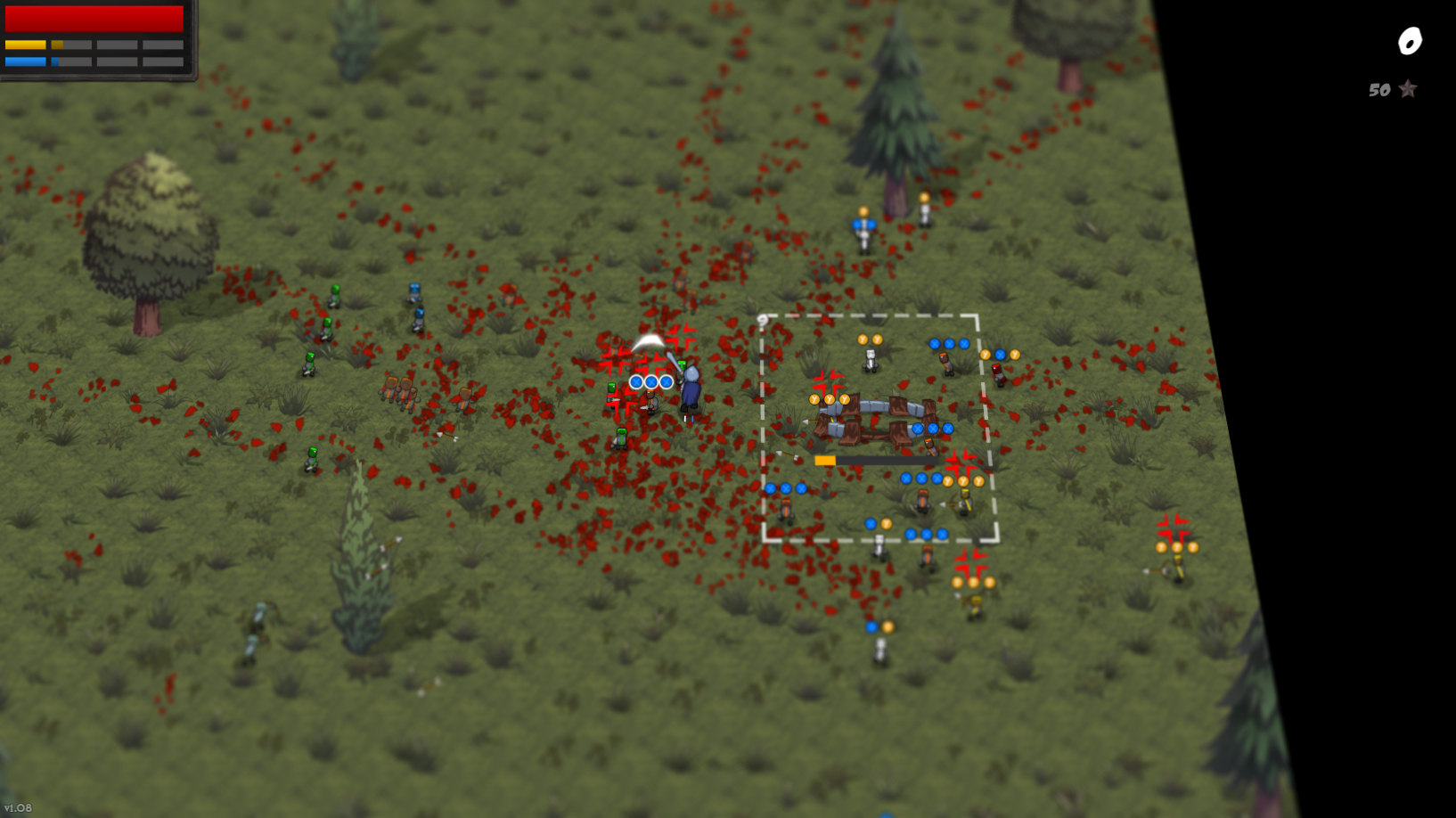Click the v1.08 version label
This screenshot has width=1456, height=818.
[x=18, y=809]
